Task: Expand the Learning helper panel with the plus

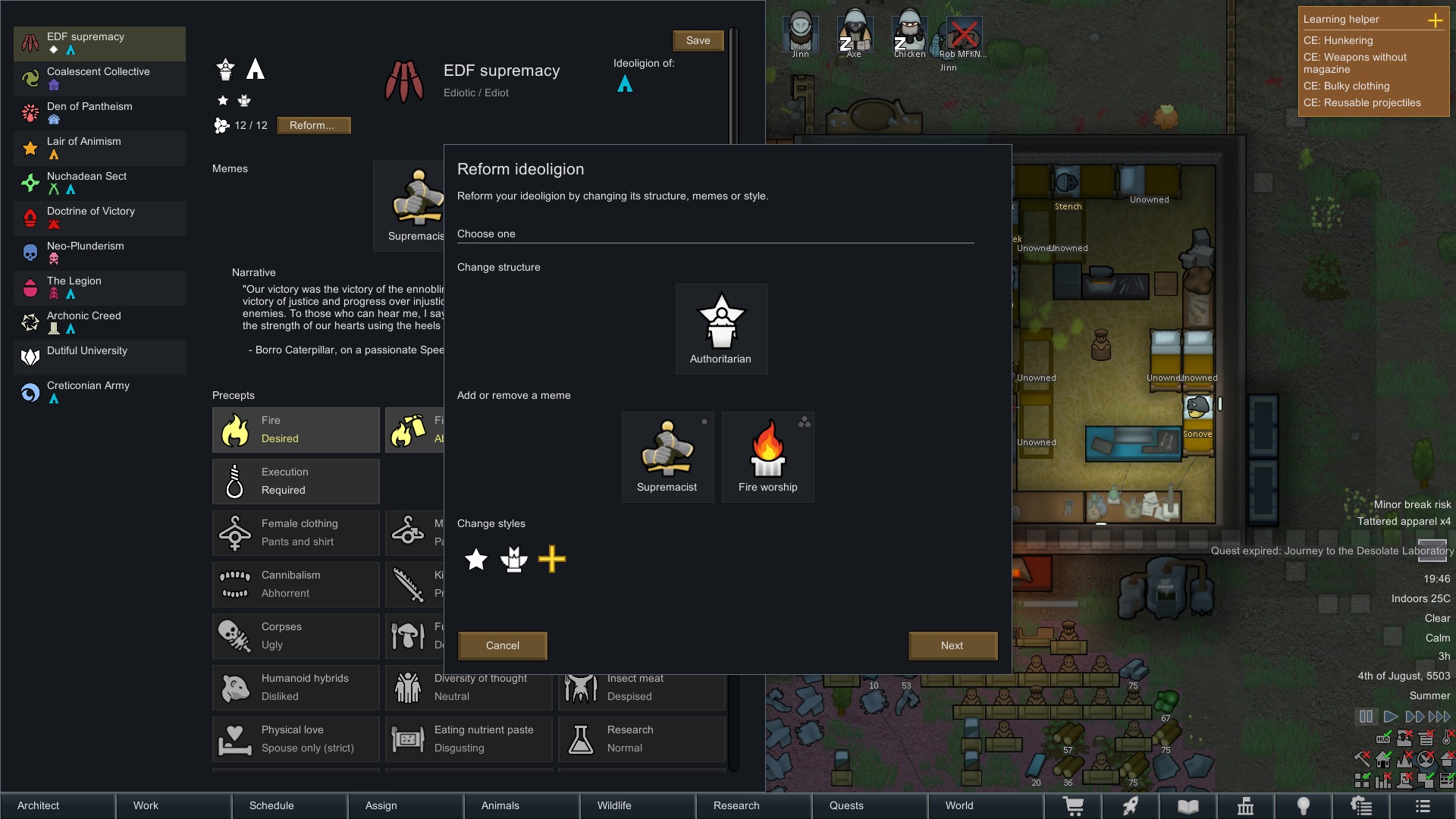Action: (1437, 20)
